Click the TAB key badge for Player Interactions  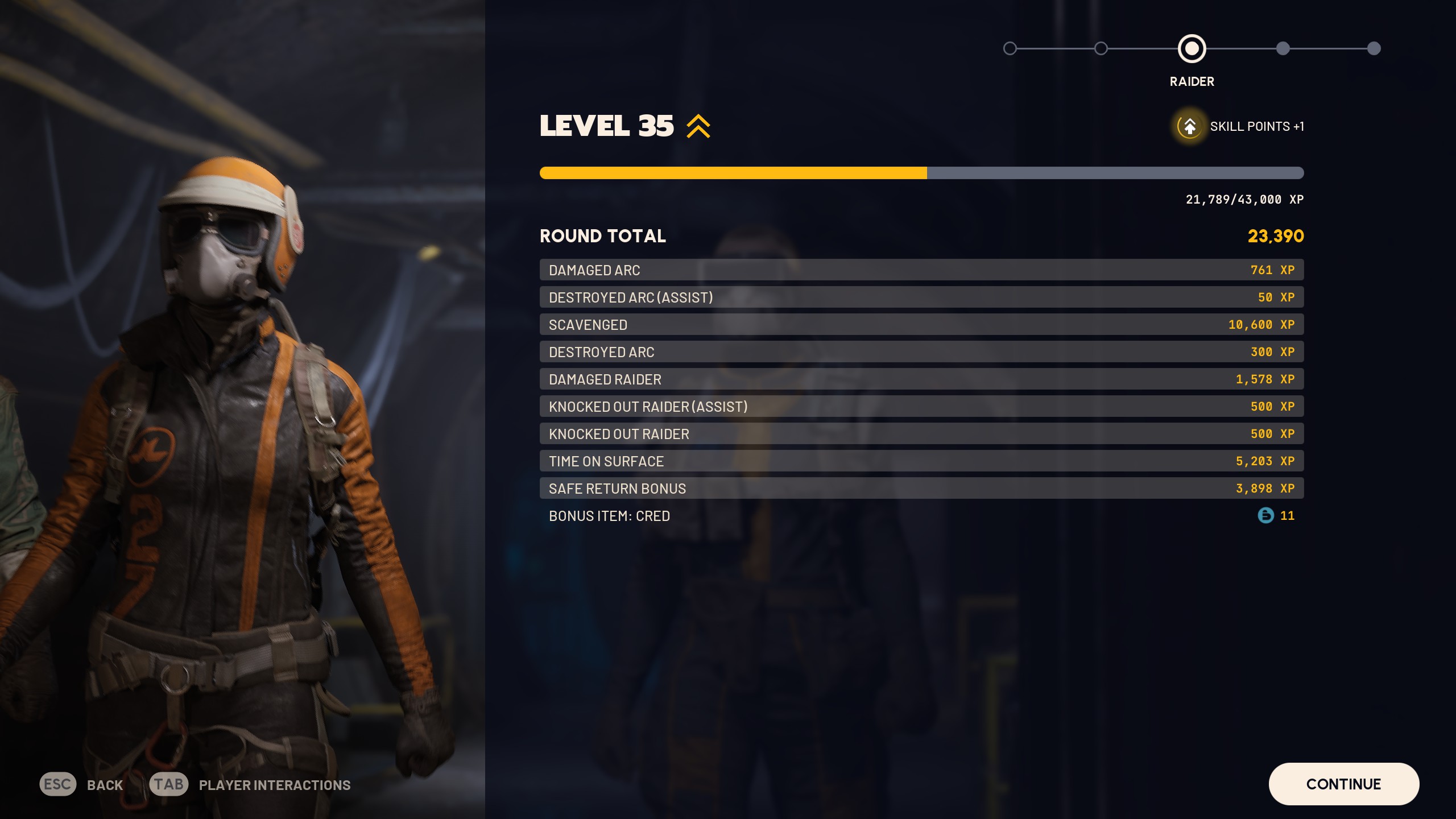click(x=170, y=784)
